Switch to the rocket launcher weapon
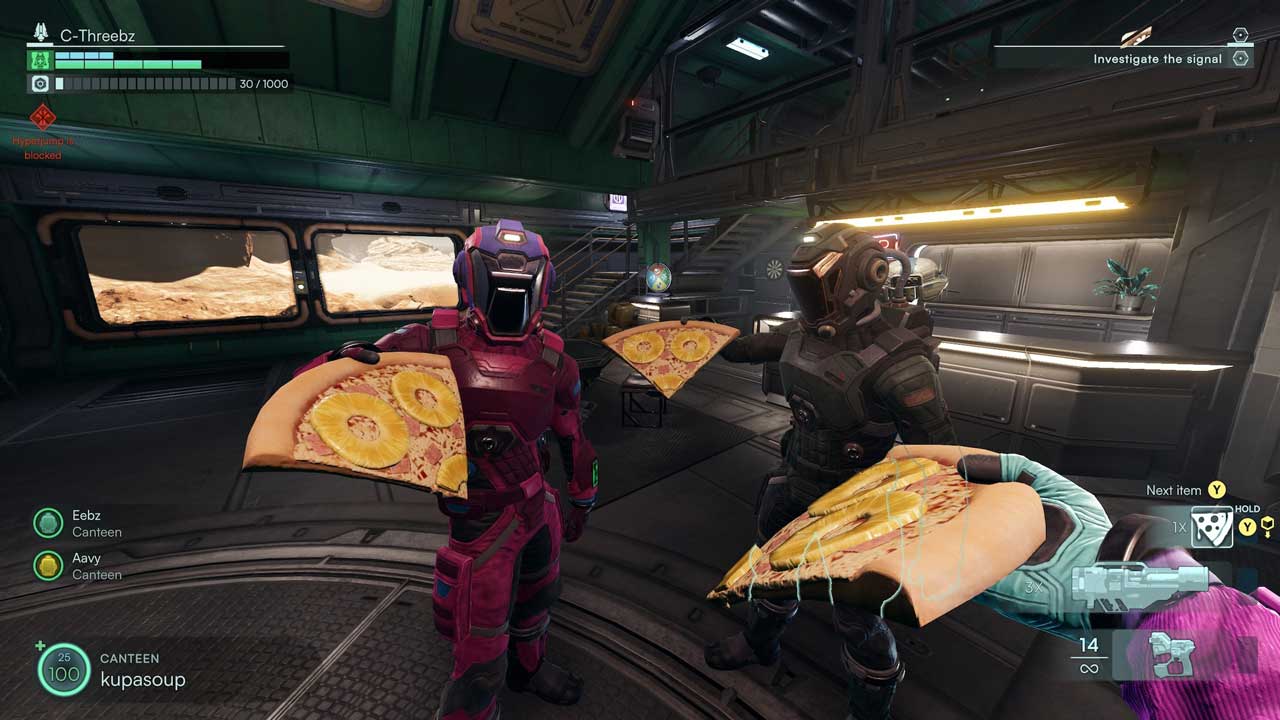Viewport: 1280px width, 720px height. tap(1140, 583)
